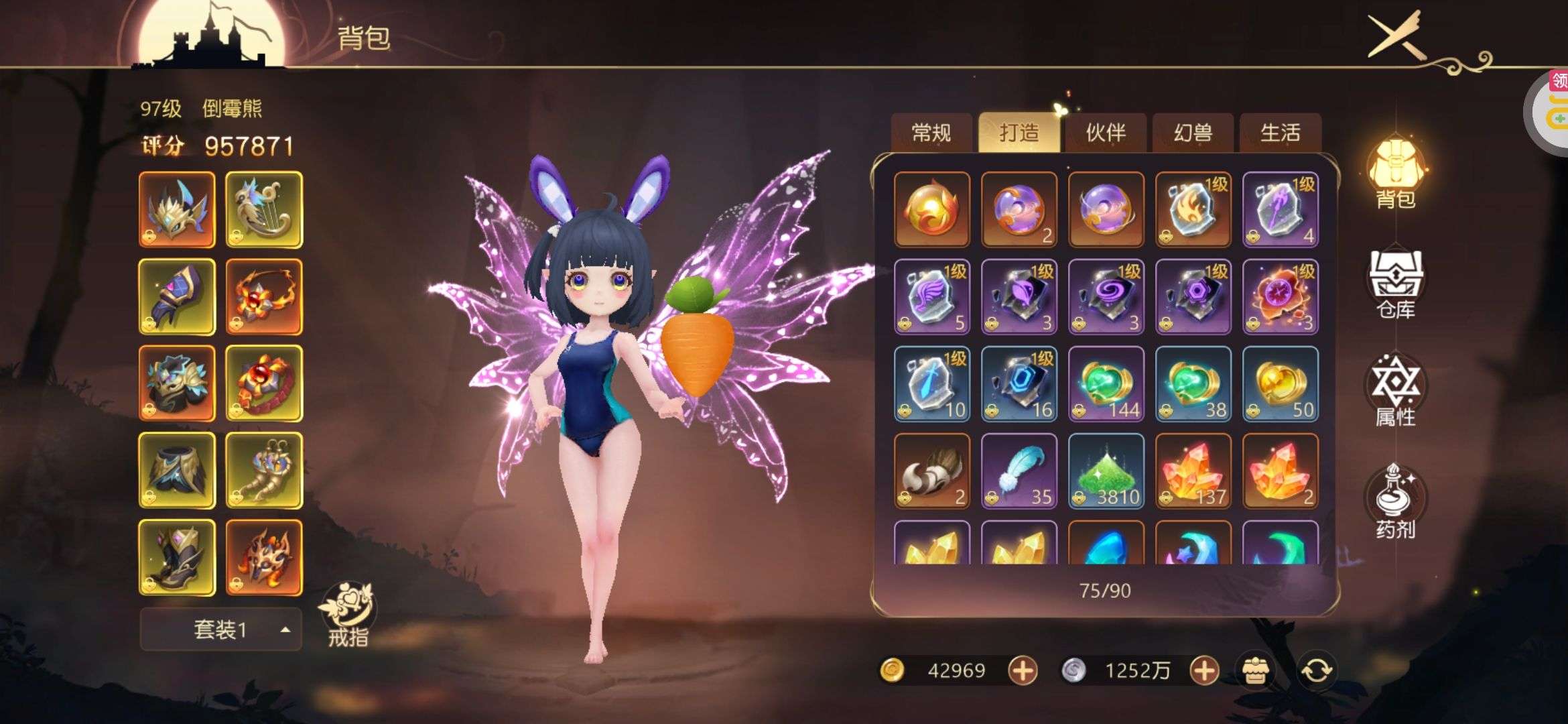Open the 戒指 ring slot
Viewport: 1568px width, 724px height.
click(x=348, y=615)
